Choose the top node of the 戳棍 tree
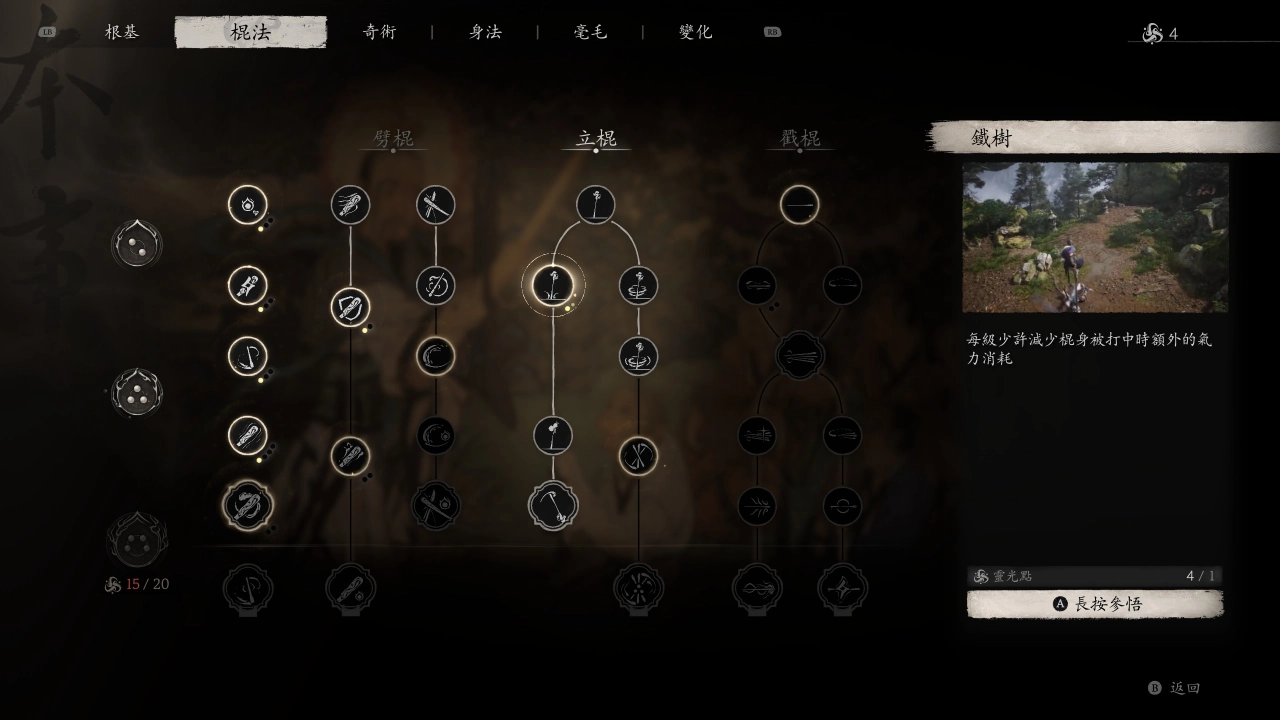1280x720 pixels. click(x=800, y=205)
